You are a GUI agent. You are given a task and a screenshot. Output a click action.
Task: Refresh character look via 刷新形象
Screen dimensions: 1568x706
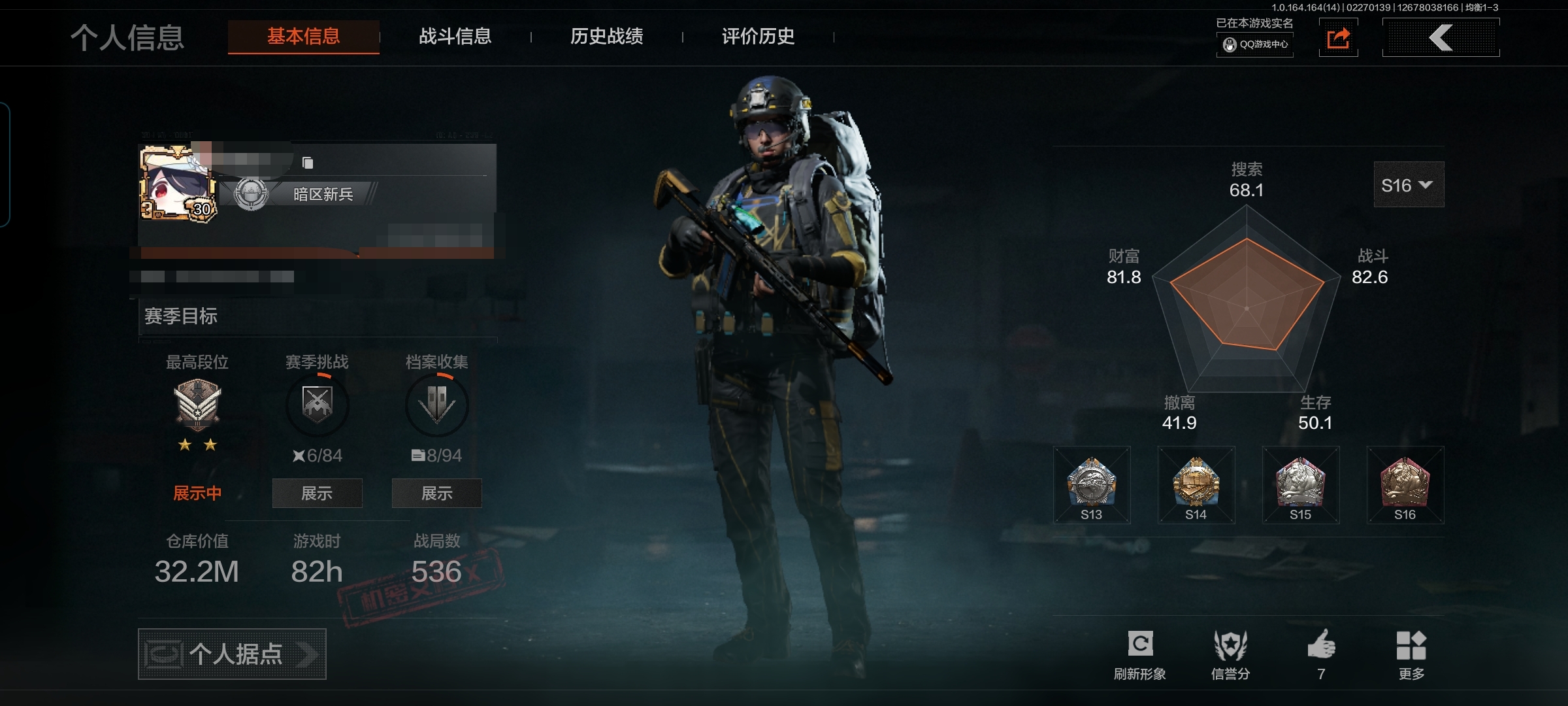1140,654
